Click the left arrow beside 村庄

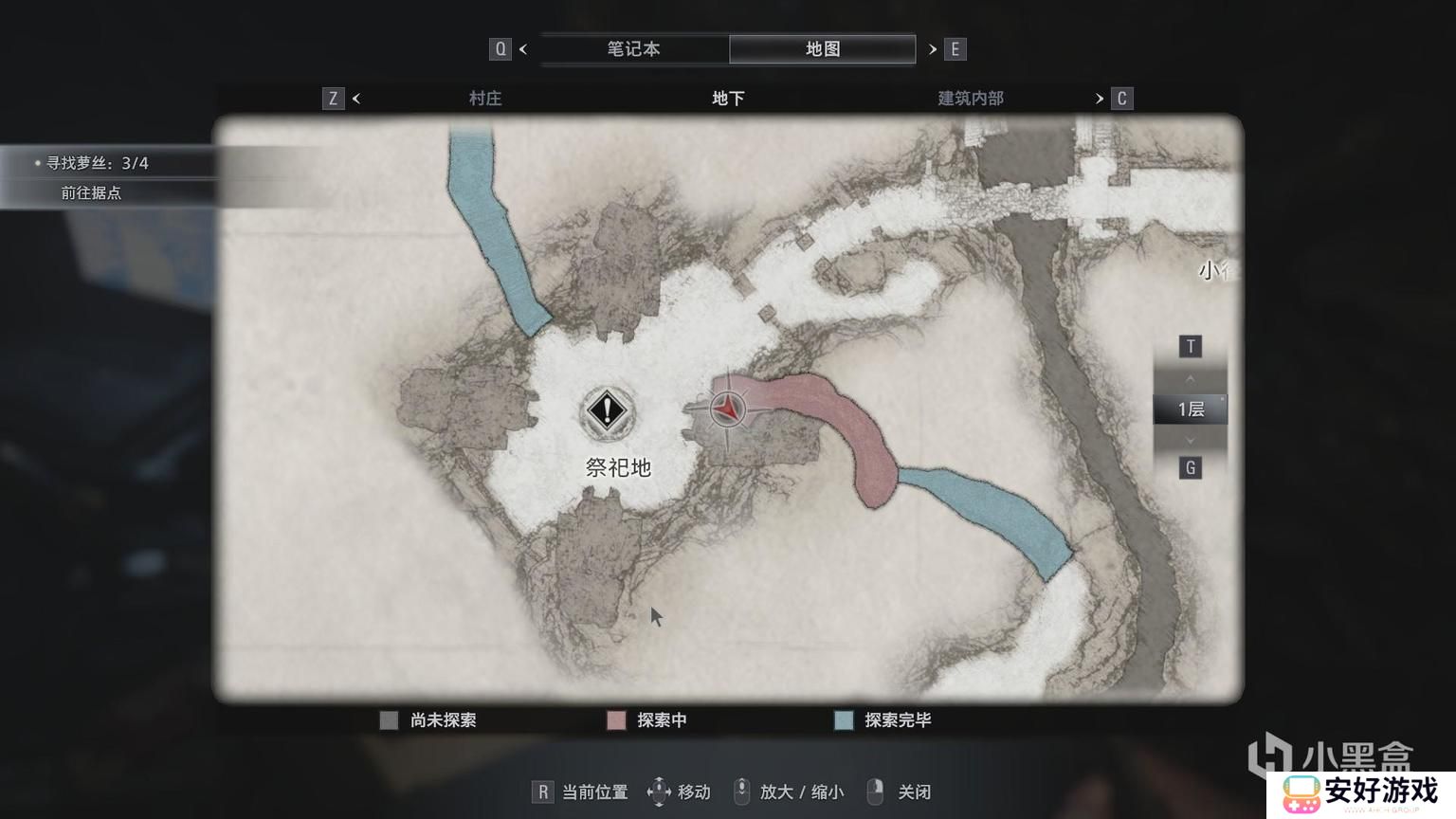pyautogui.click(x=356, y=99)
